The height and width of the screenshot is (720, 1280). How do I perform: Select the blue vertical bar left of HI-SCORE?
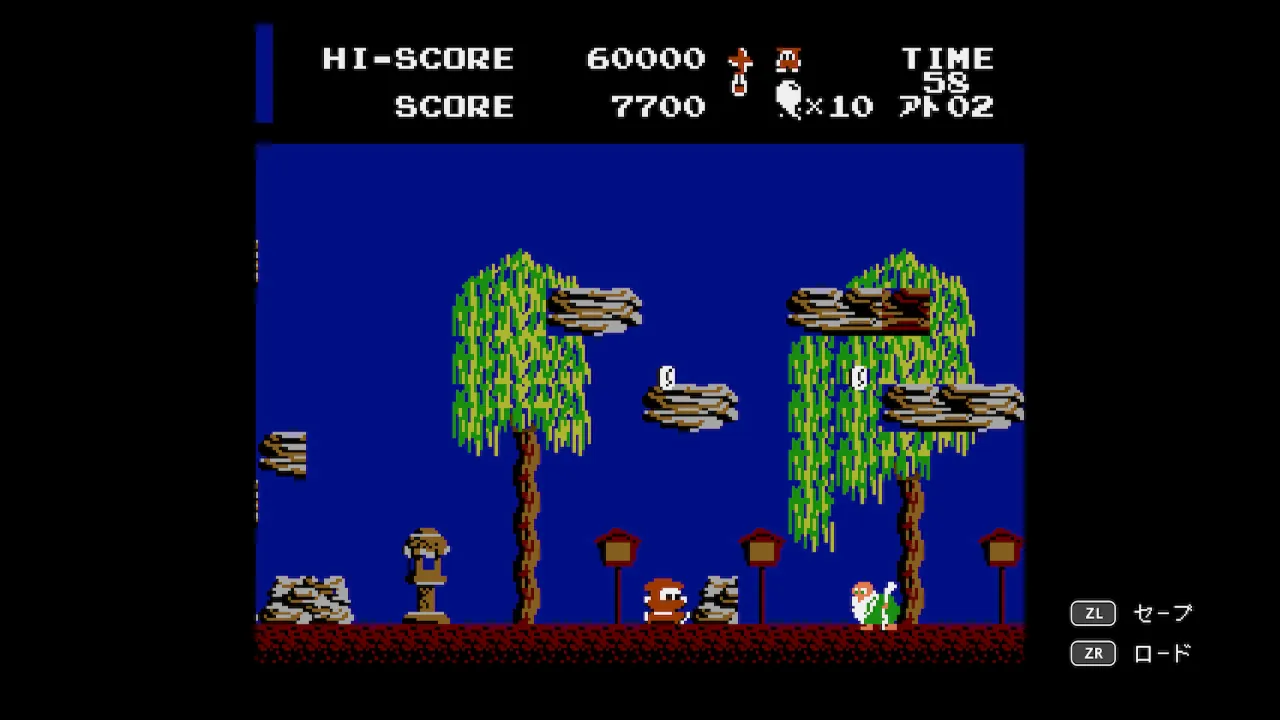click(262, 70)
